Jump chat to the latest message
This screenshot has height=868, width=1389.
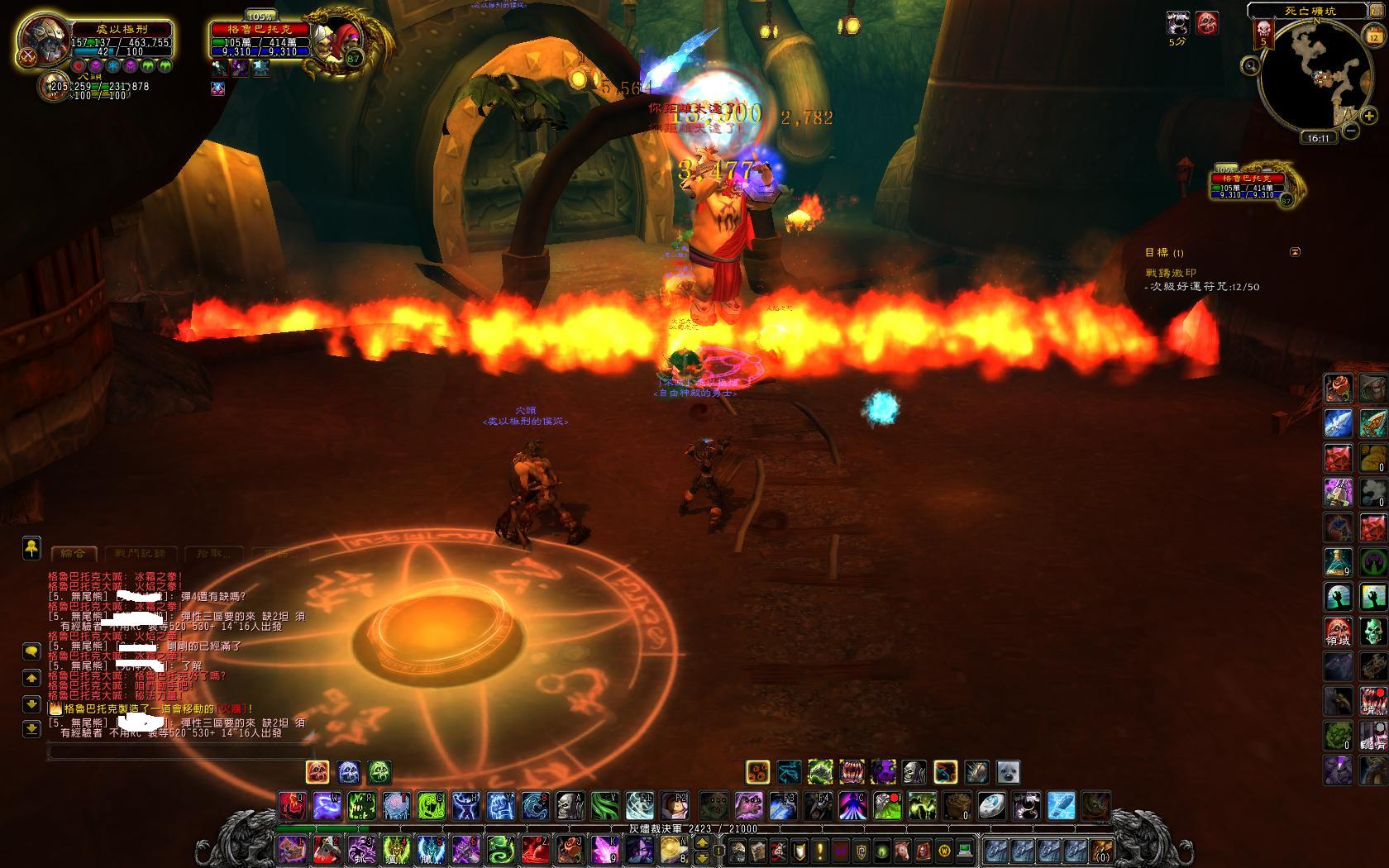click(x=31, y=728)
